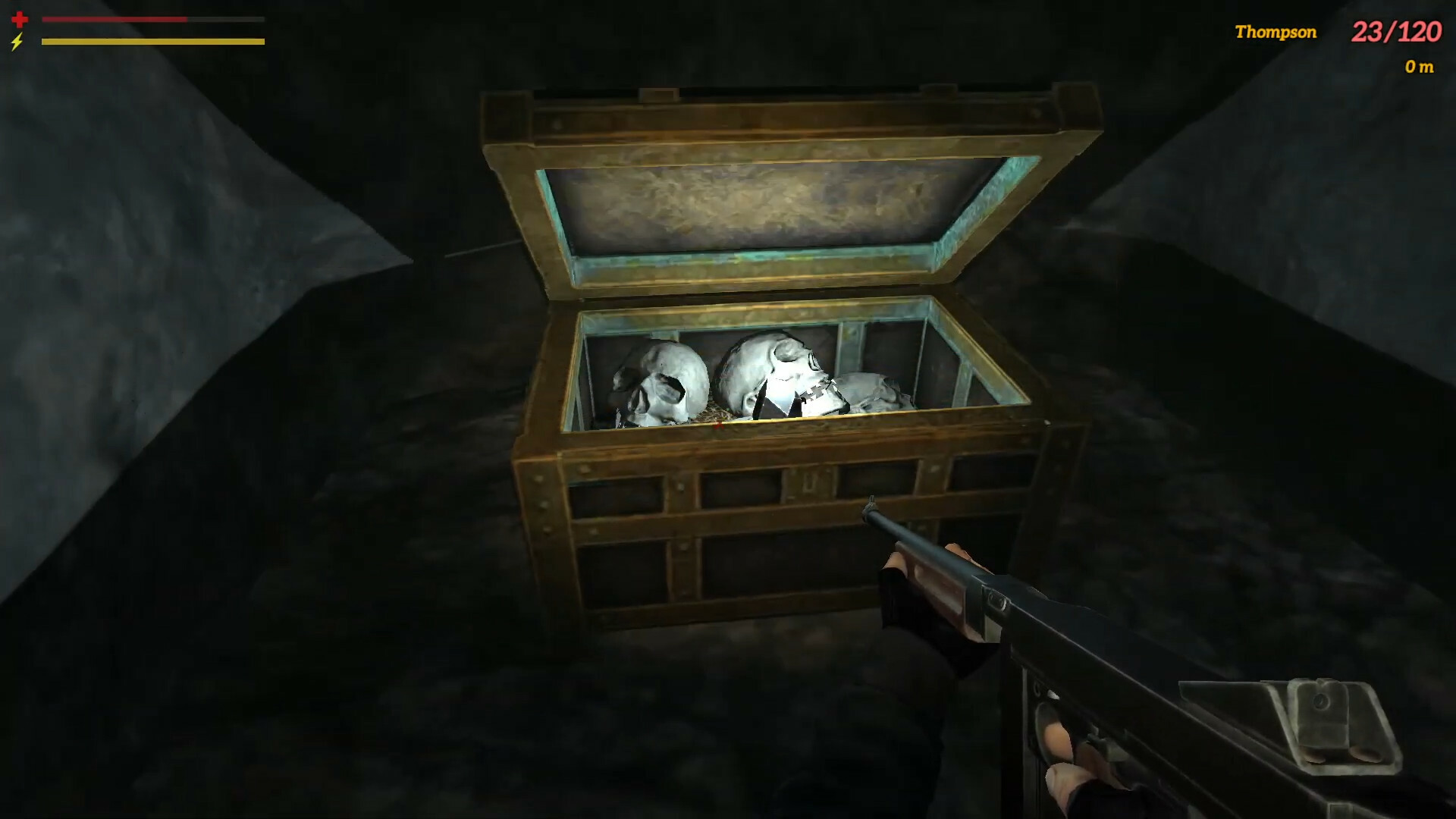Click the yellow stamina bar

point(152,42)
